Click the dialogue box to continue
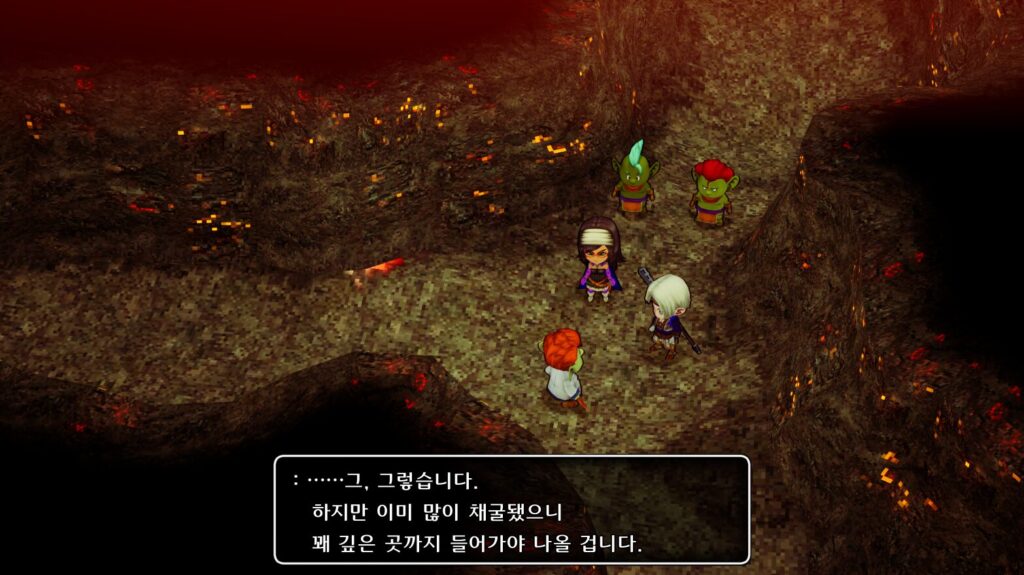The image size is (1024, 575). pyautogui.click(x=511, y=510)
